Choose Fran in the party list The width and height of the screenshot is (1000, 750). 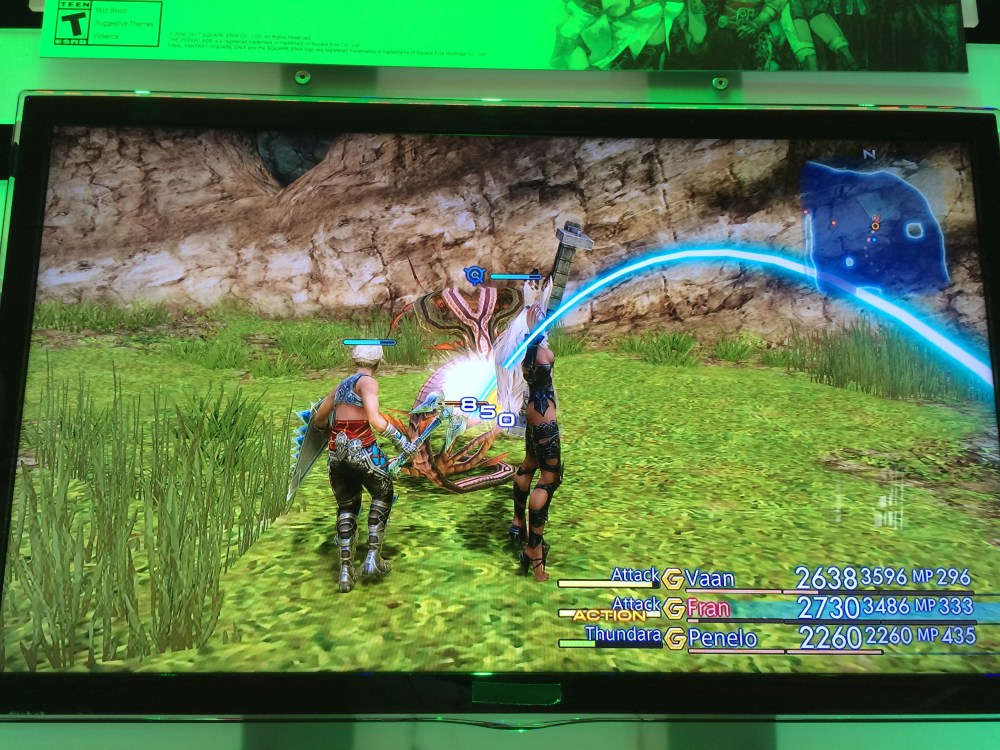click(x=709, y=607)
